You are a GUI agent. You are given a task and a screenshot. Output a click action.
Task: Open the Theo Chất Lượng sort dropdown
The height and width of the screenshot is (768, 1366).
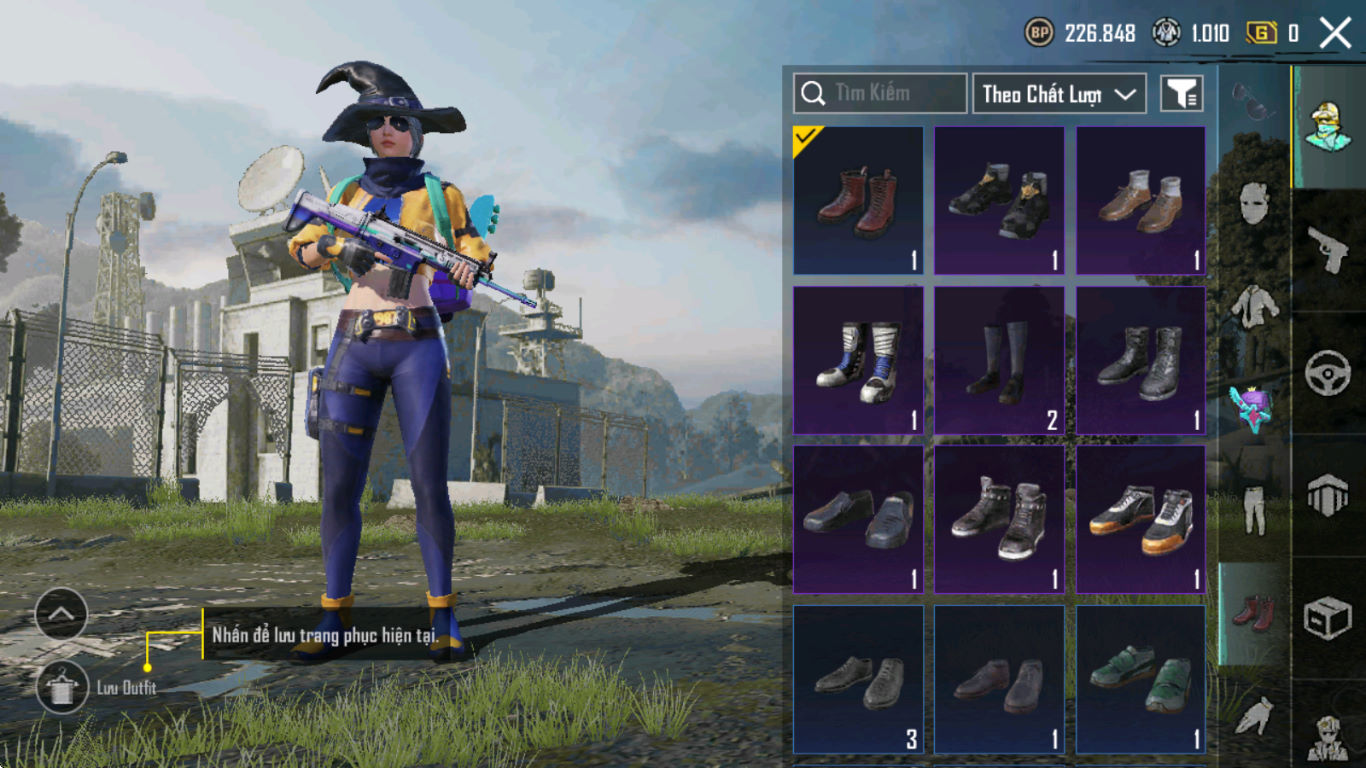[1059, 94]
